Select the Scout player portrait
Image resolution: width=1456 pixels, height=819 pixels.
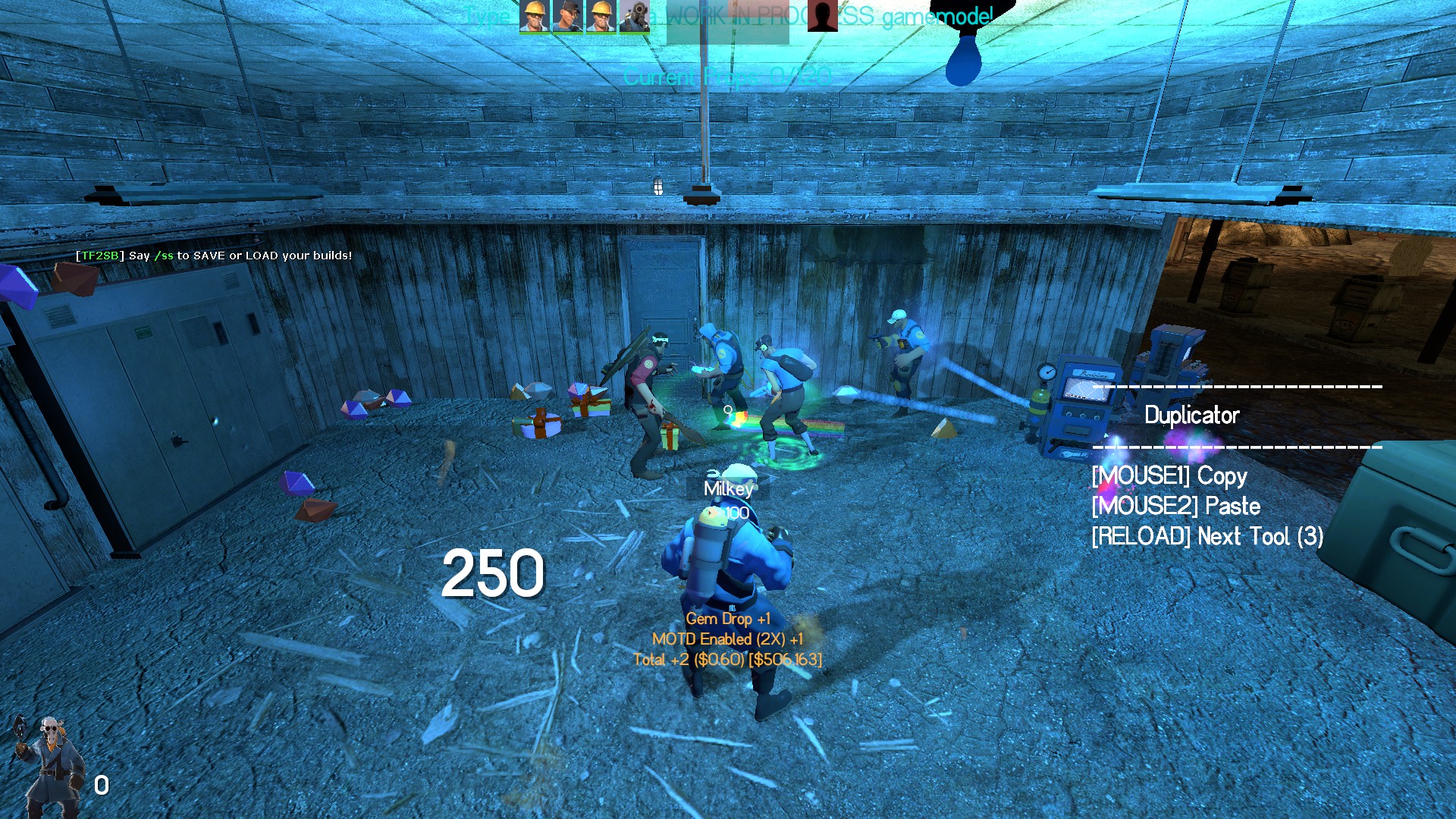point(566,16)
